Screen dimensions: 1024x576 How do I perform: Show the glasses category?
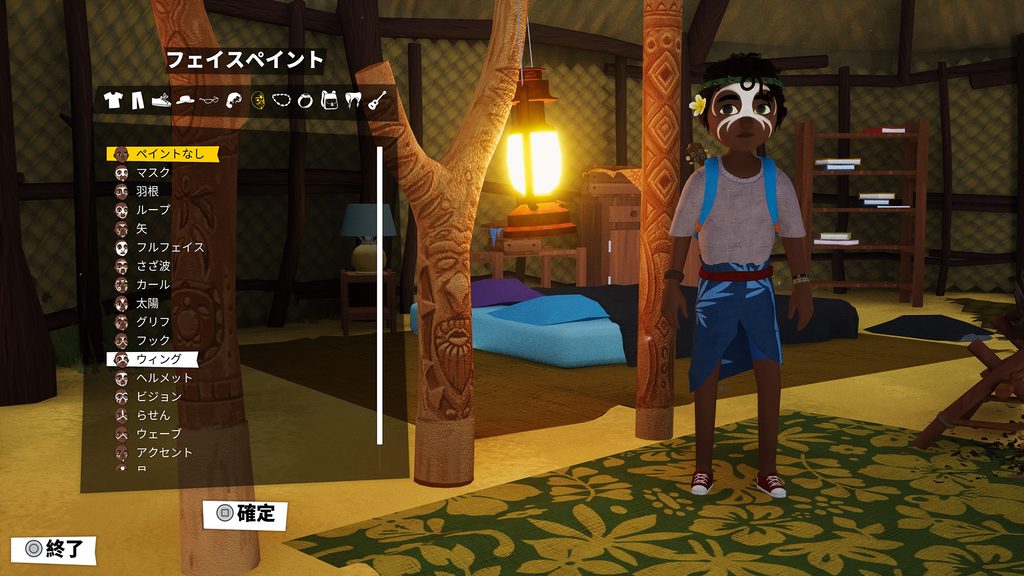(209, 100)
